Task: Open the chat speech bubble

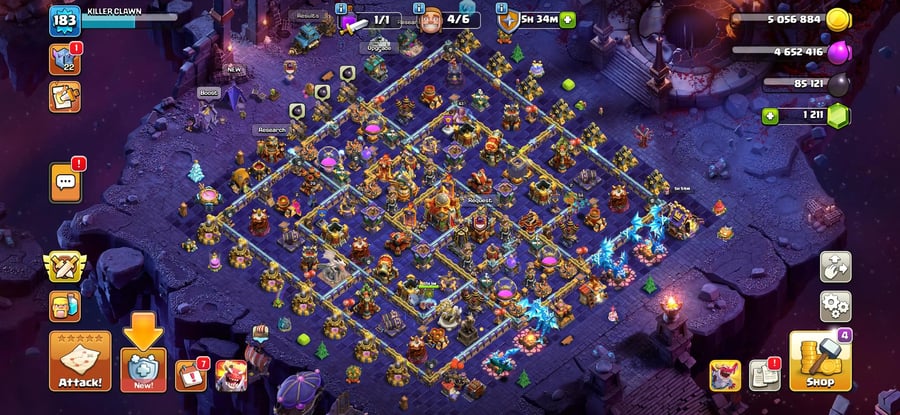Action: tap(67, 182)
